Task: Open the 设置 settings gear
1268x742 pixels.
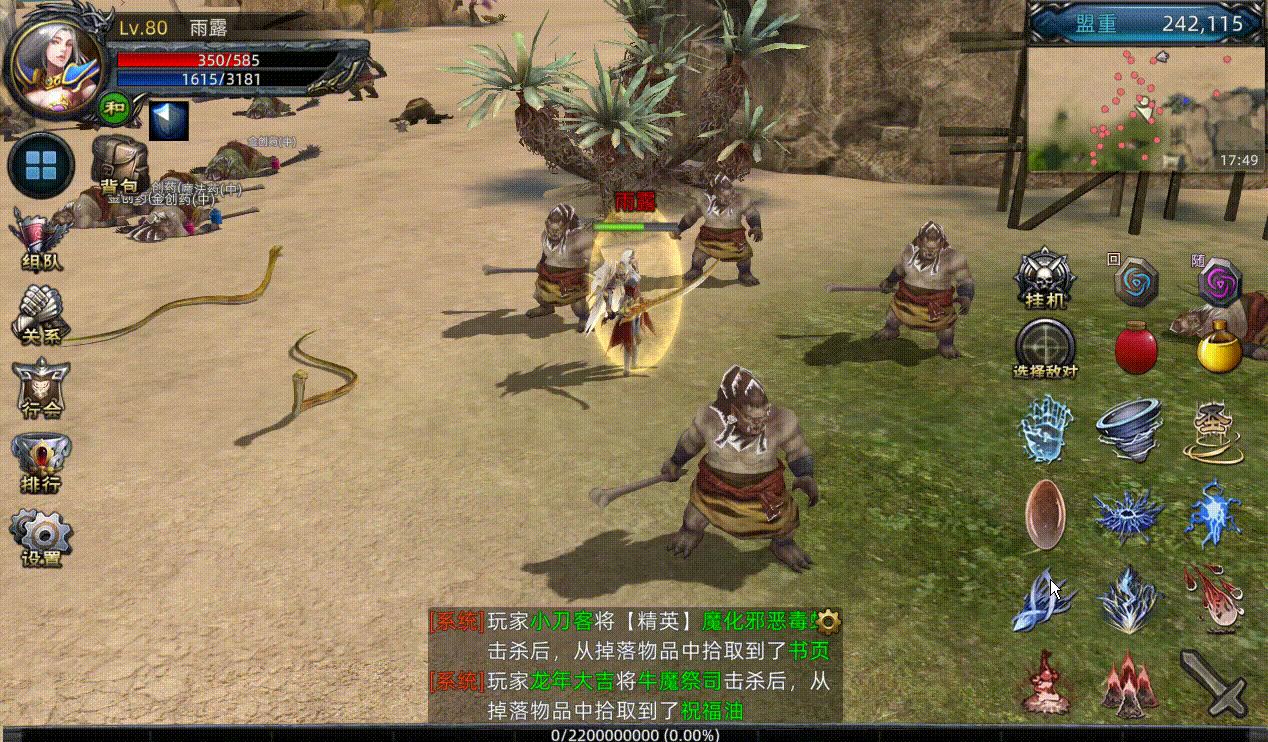Action: pos(40,538)
